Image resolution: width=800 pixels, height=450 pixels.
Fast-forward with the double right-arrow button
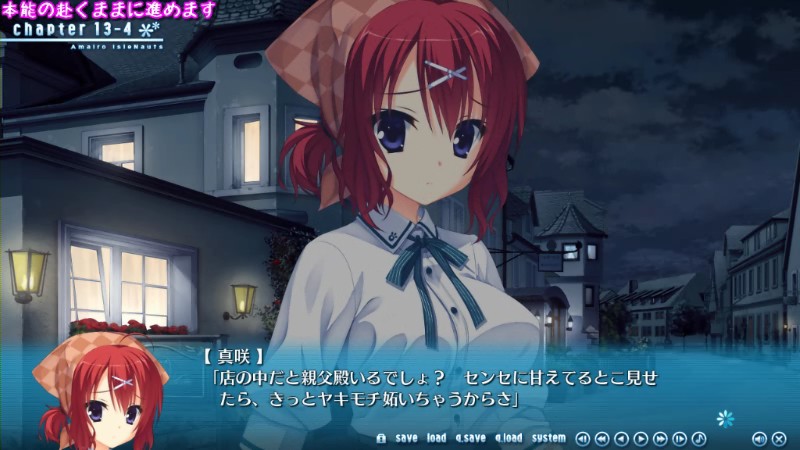(x=660, y=438)
